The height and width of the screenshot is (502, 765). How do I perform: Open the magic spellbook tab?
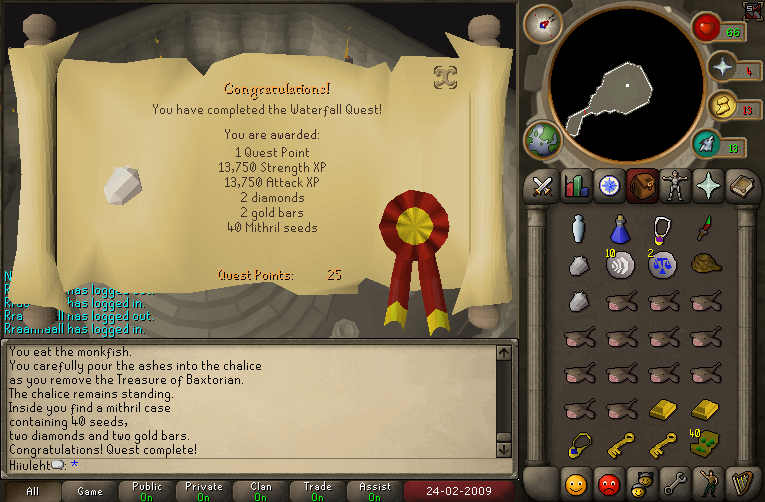(x=709, y=185)
